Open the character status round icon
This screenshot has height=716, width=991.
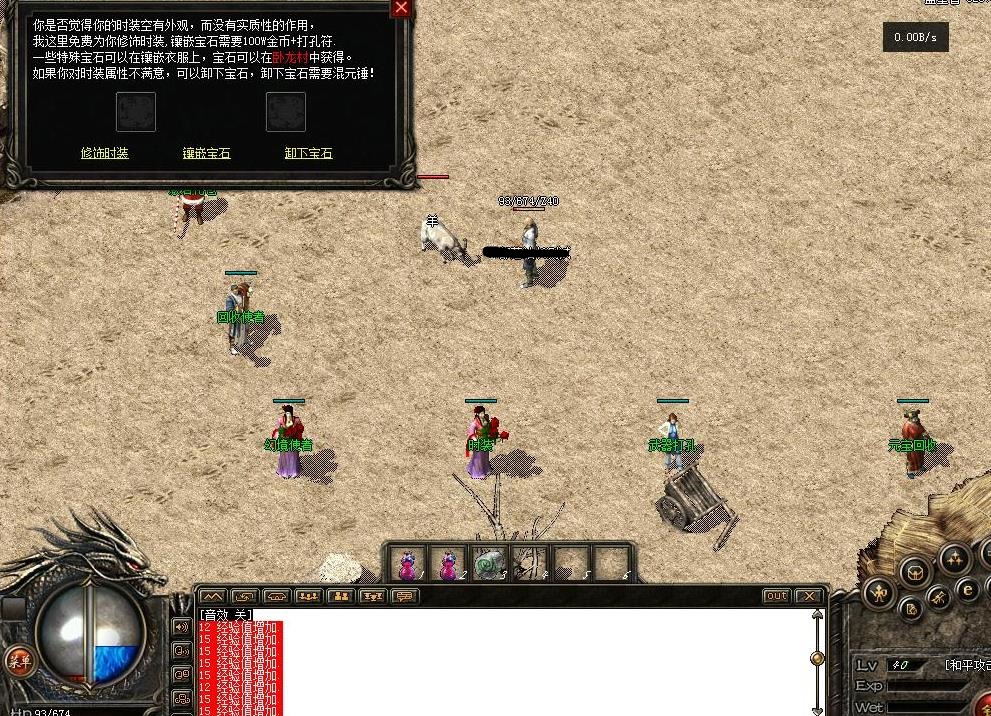point(880,594)
